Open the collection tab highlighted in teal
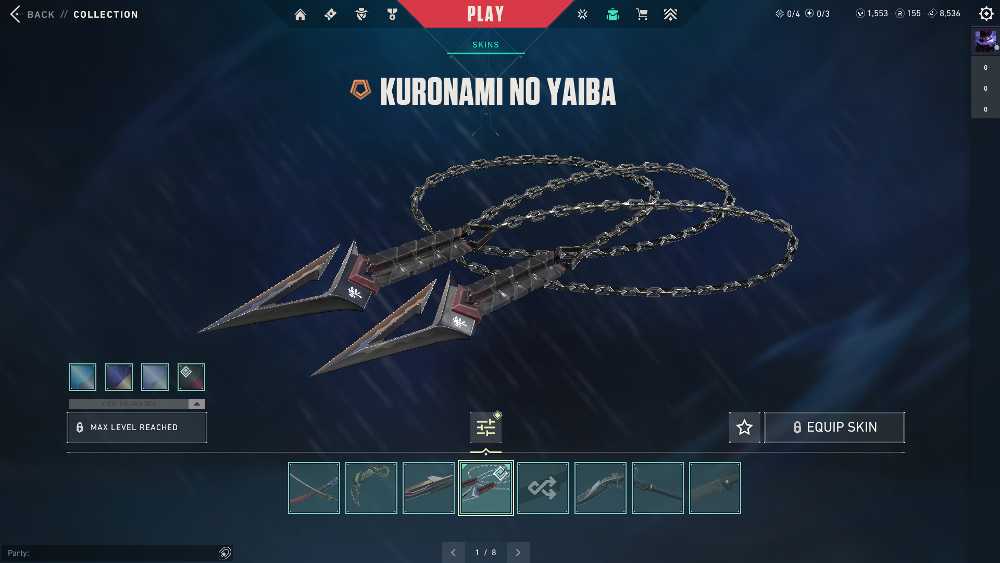Viewport: 1000px width, 563px height. (x=612, y=14)
